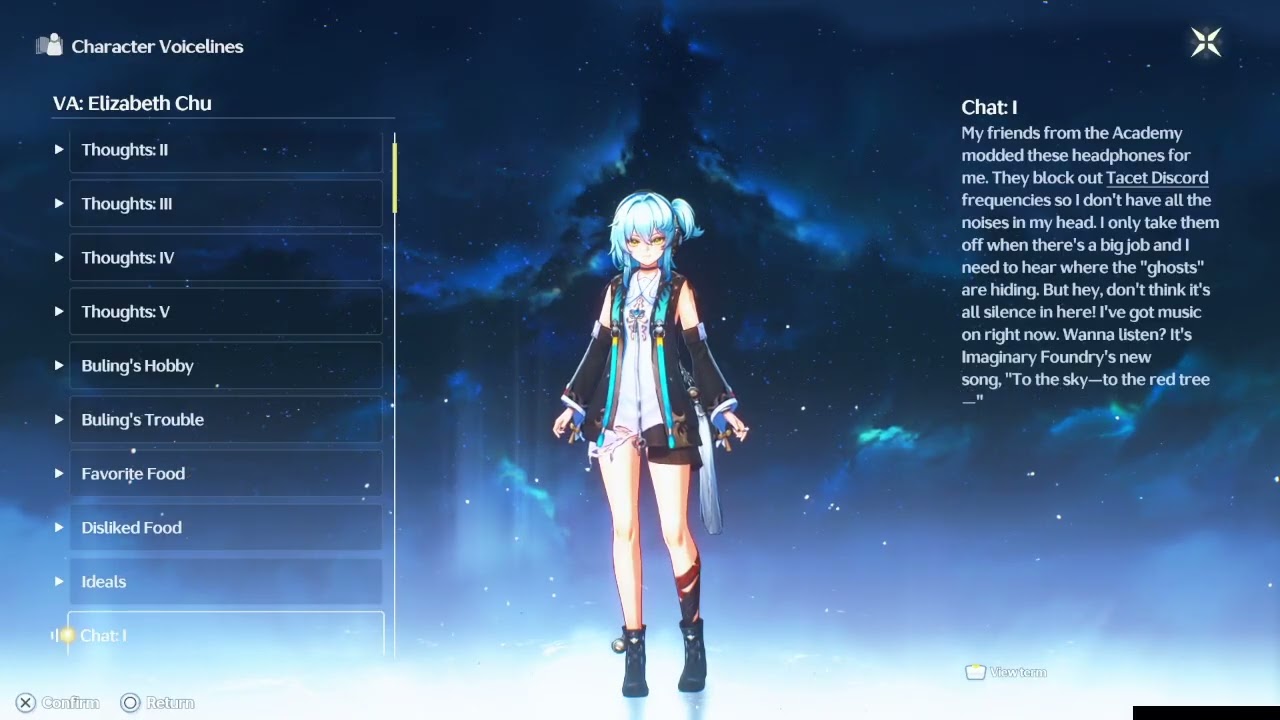1280x720 pixels.
Task: Open the Tacet Discord term link
Action: (x=1157, y=178)
